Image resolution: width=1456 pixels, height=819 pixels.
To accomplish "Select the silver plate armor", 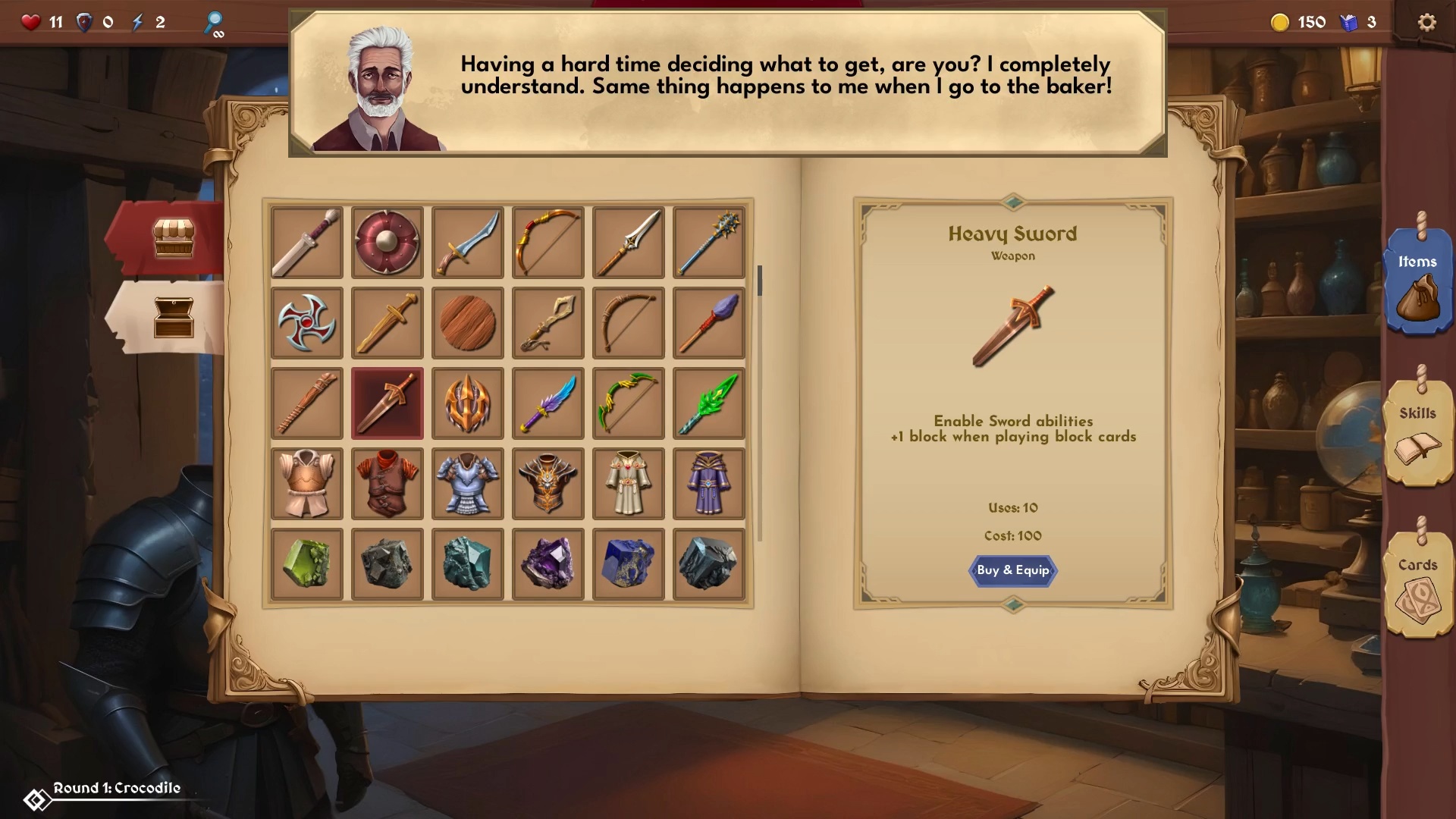I will coord(467,484).
